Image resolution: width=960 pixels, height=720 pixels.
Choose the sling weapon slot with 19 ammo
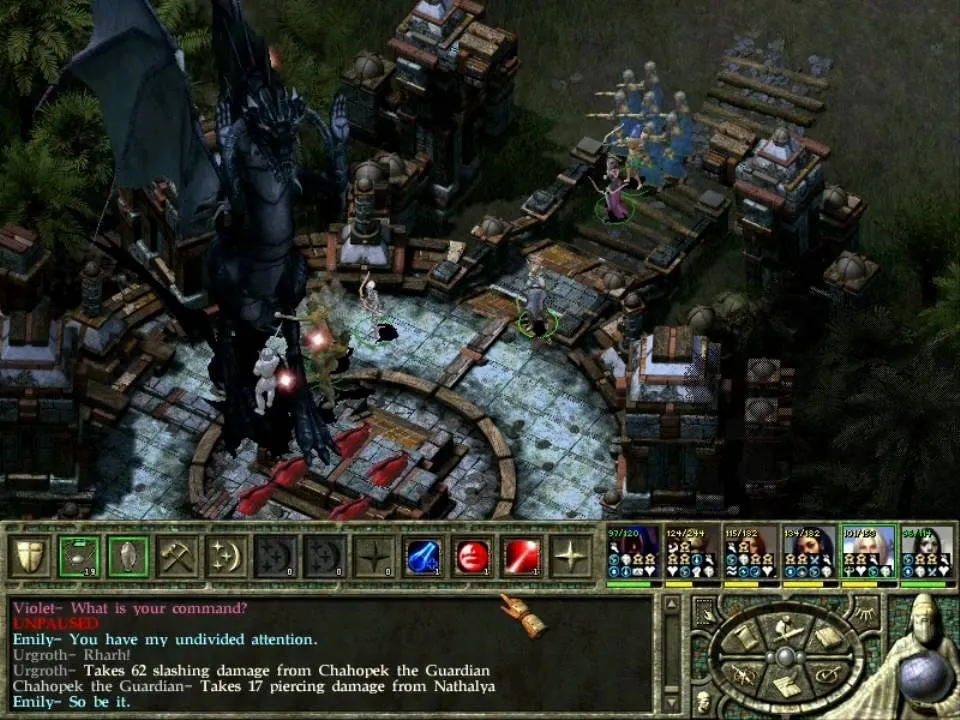coord(79,556)
